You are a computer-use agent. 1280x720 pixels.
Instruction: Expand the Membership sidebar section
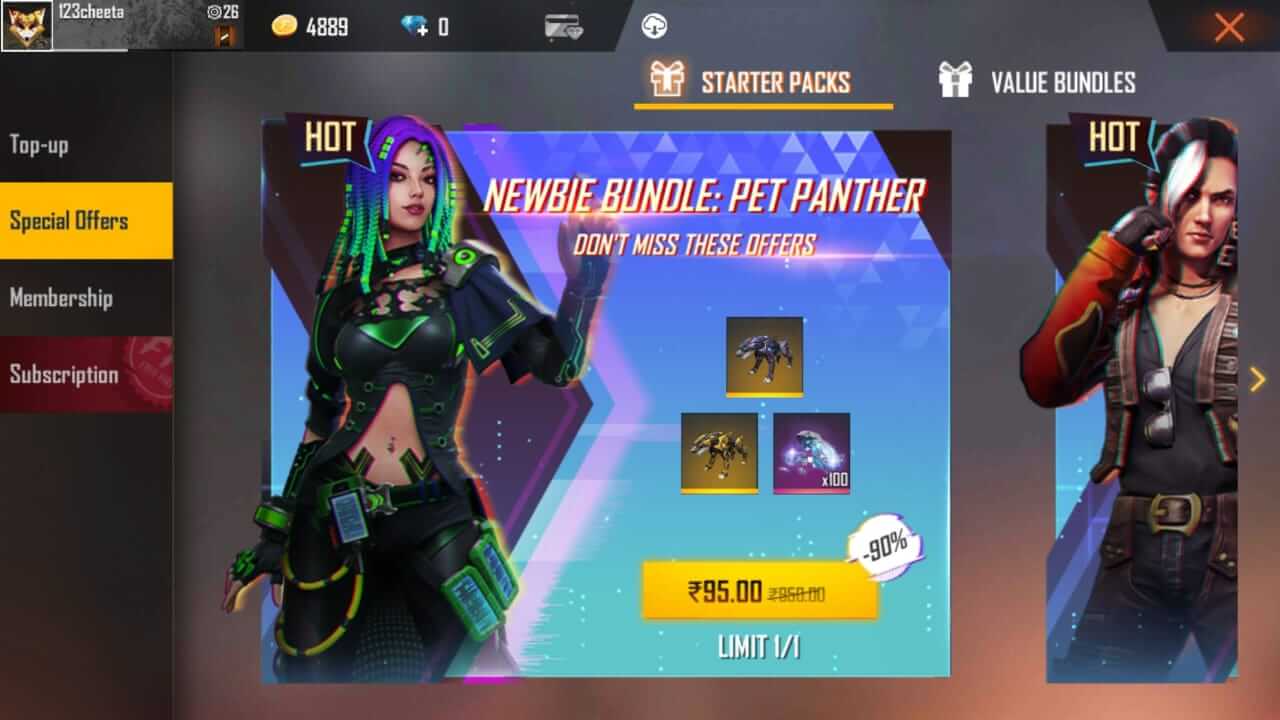coord(60,298)
